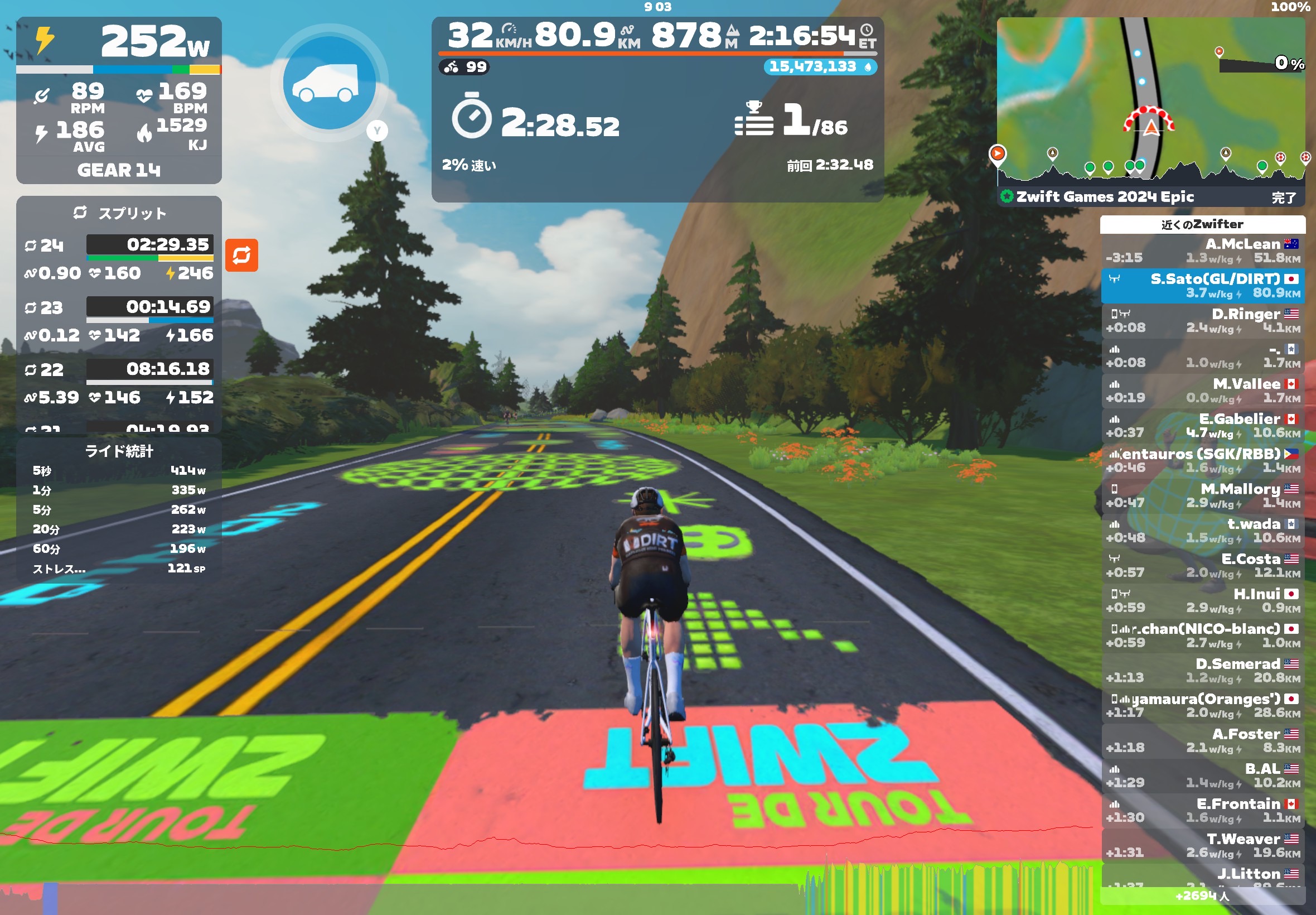Click D.Semerad rider row
This screenshot has height=915, width=1316.
tap(1202, 671)
